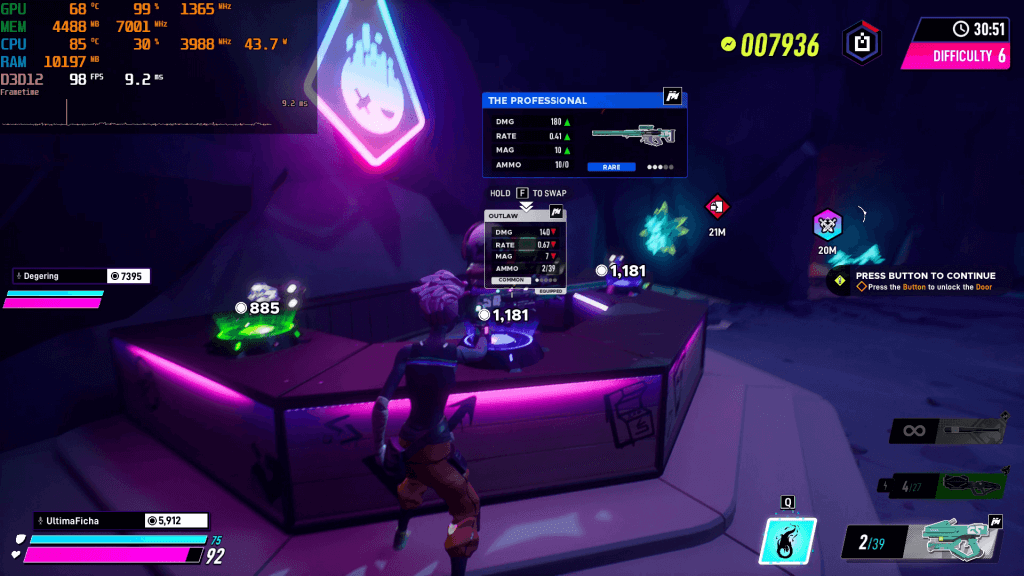Screen dimensions: 1024x576
Task: Click the frametime graph in the performance overlay
Action: (x=150, y=114)
